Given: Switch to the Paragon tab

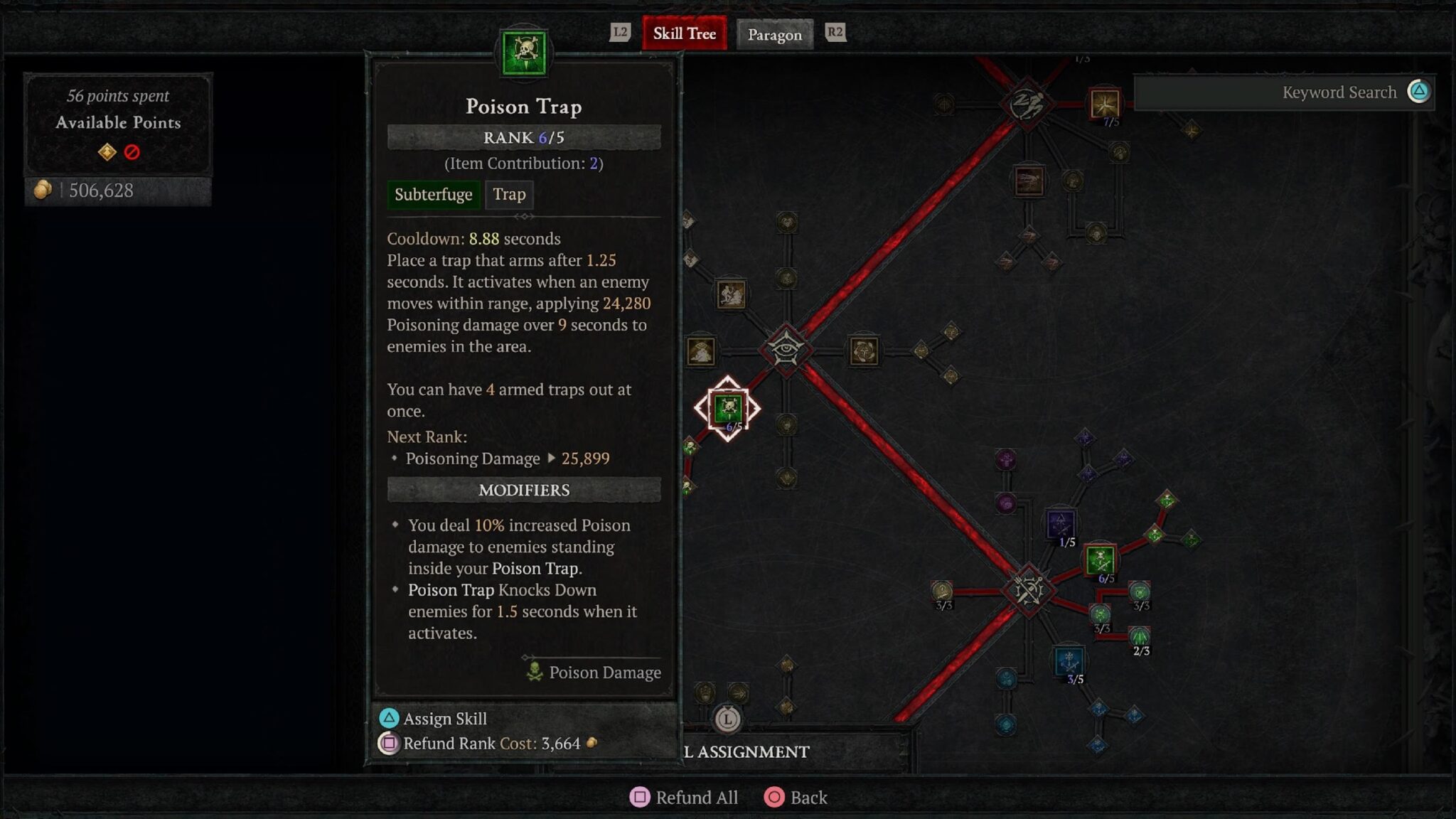Looking at the screenshot, I should pyautogui.click(x=774, y=34).
